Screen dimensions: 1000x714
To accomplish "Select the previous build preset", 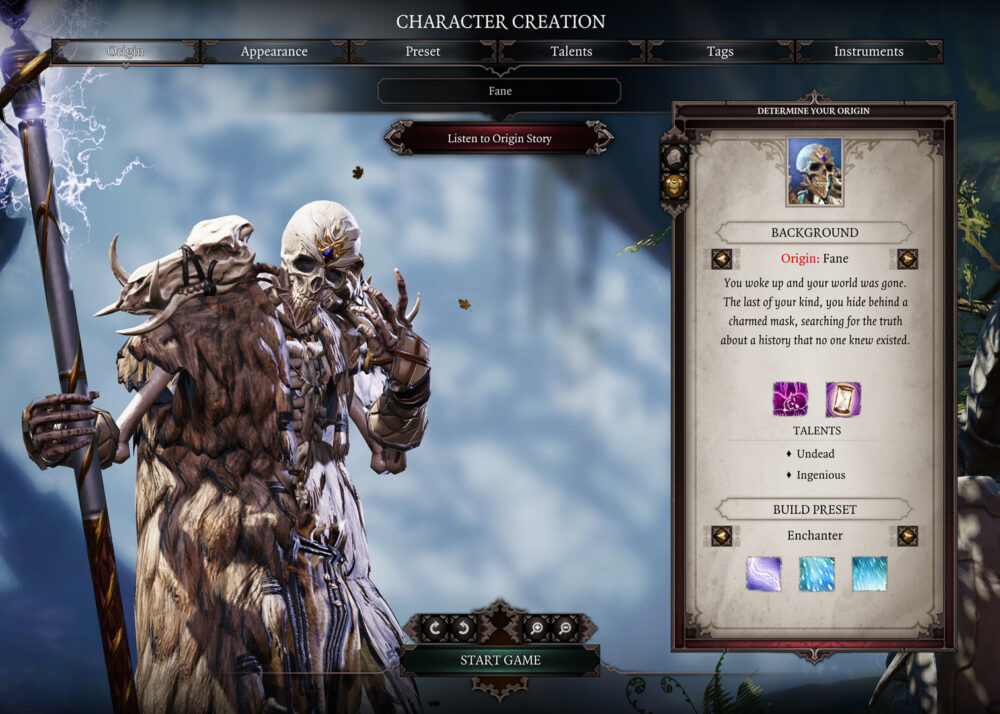I will pos(721,536).
